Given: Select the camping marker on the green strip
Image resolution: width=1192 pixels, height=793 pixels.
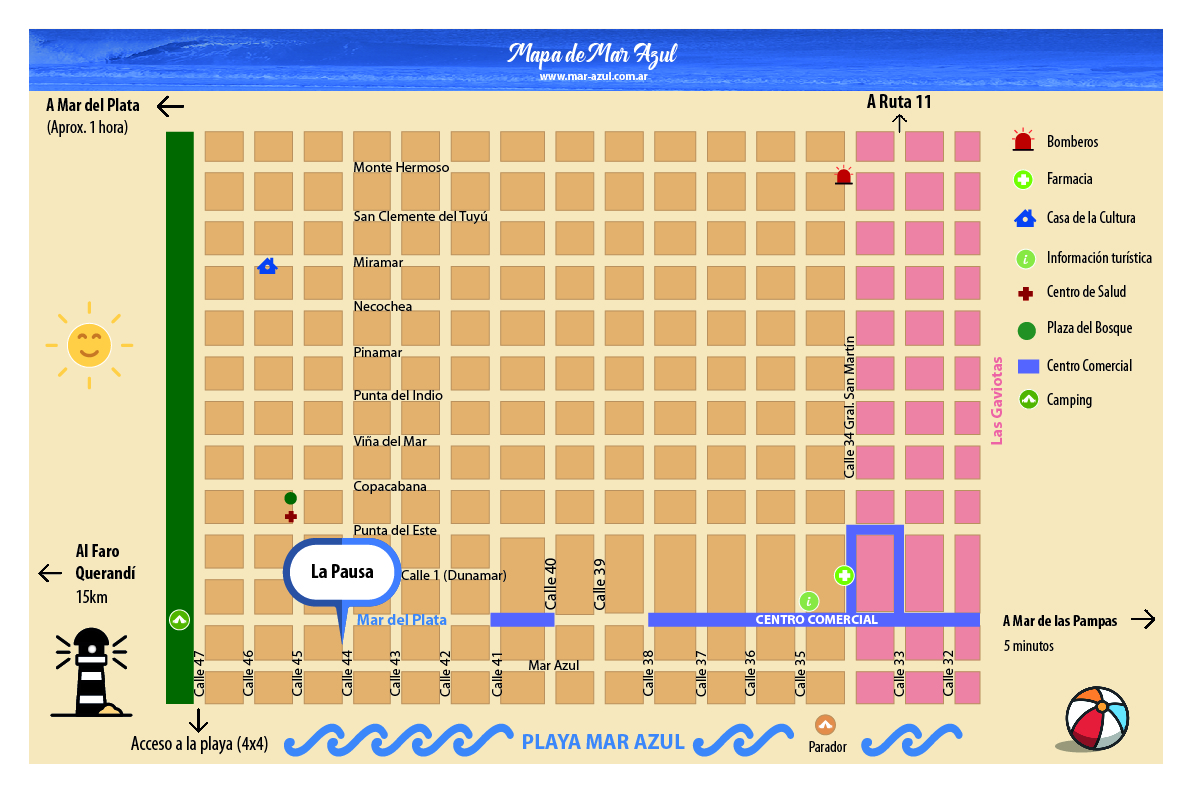Looking at the screenshot, I should click(179, 620).
